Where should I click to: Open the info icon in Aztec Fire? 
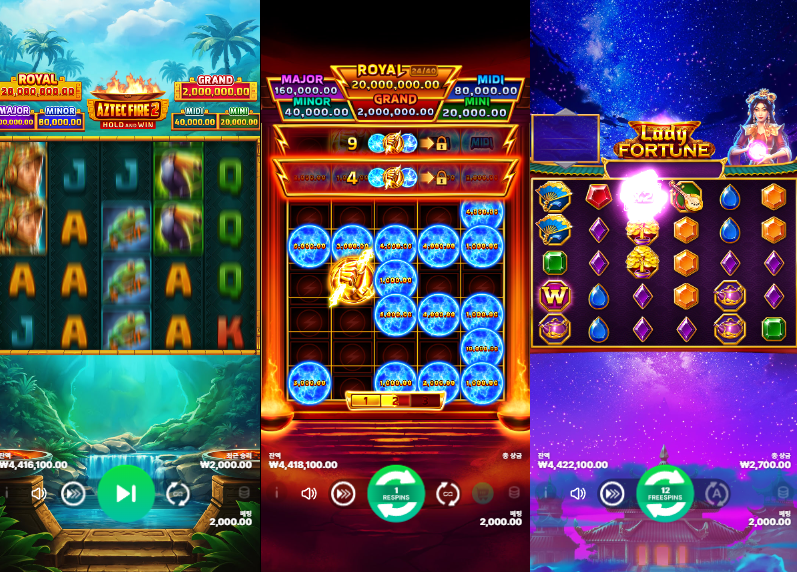pyautogui.click(x=10, y=493)
